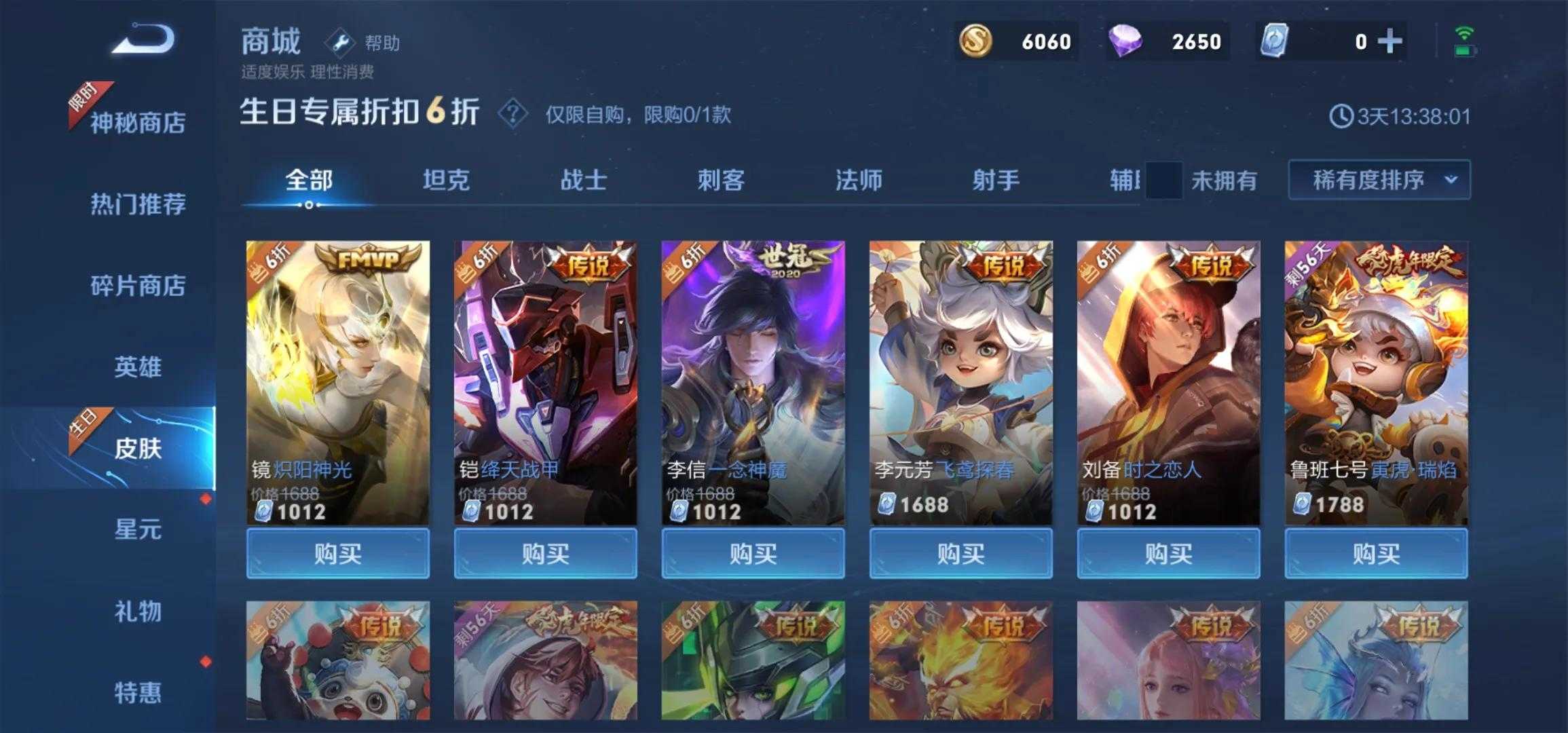Go back using the return arrow
The width and height of the screenshot is (1568, 733).
pos(144,39)
